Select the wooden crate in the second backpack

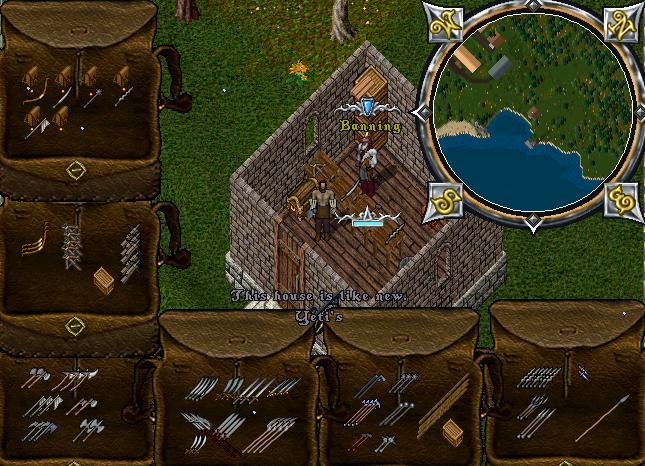click(x=103, y=280)
